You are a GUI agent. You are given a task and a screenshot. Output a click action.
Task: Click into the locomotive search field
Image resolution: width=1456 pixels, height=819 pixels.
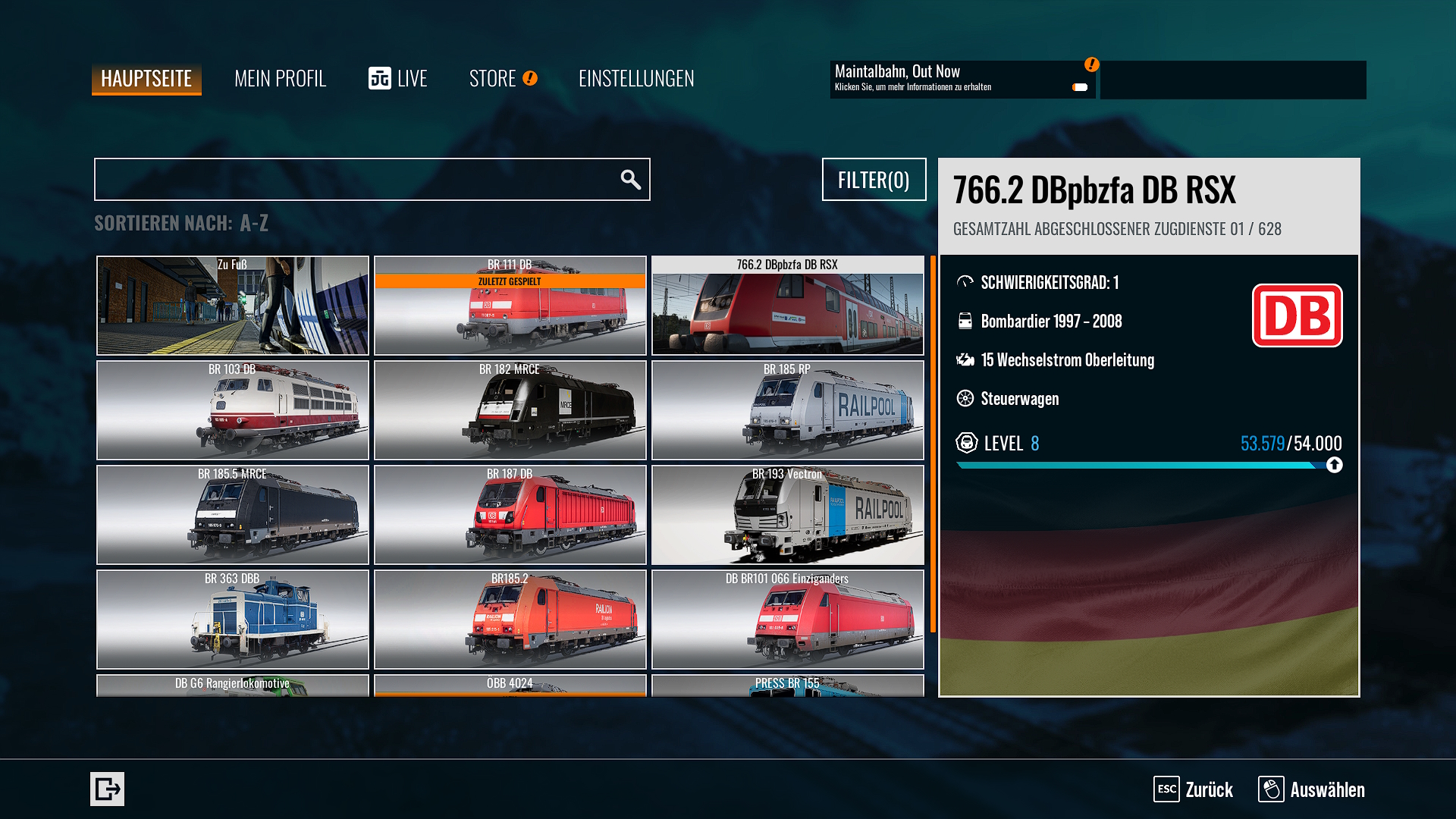tap(356, 180)
